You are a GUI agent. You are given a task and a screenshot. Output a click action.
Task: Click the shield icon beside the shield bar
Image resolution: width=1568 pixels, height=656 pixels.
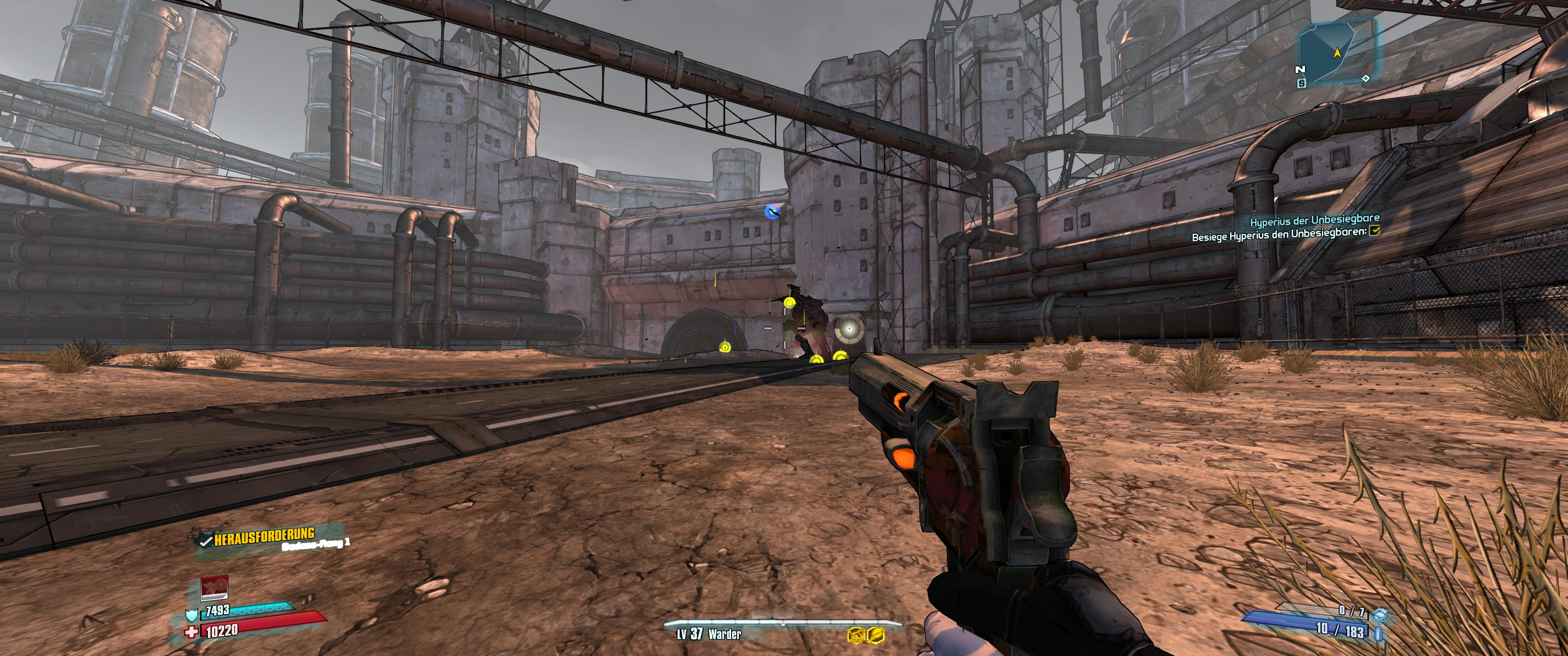[192, 615]
